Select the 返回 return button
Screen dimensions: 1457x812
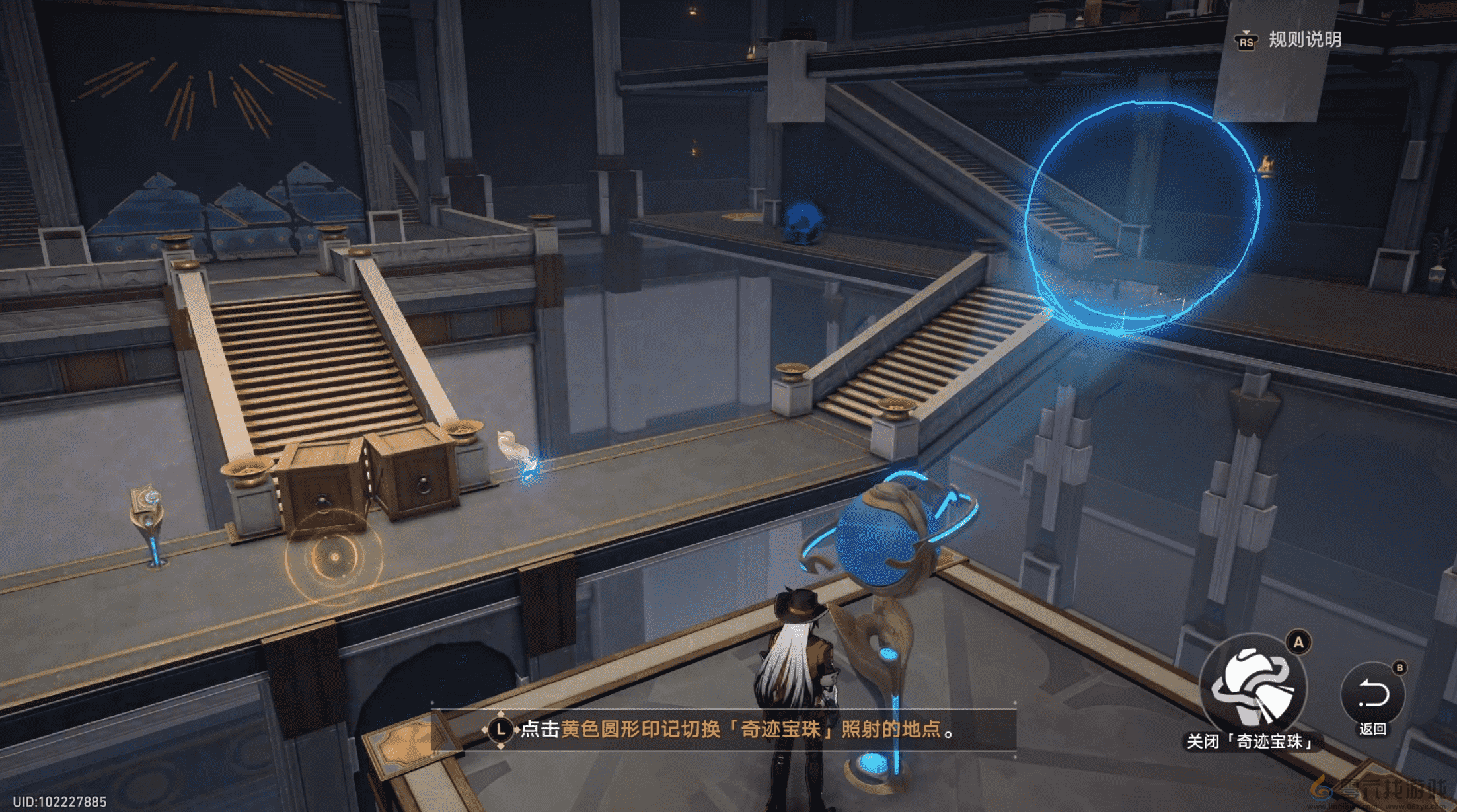(1372, 695)
